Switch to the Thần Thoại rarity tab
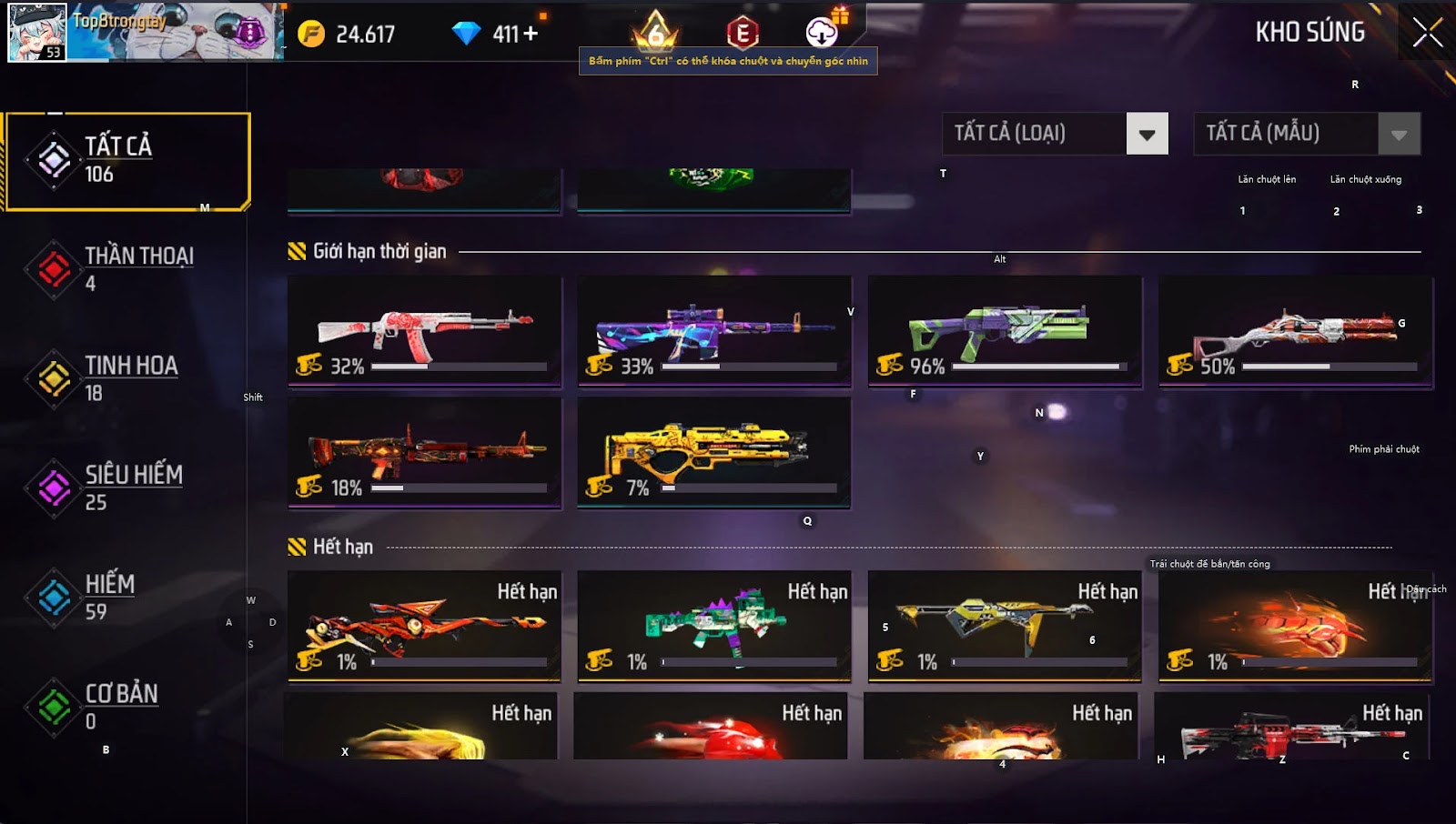1456x824 pixels. click(127, 269)
